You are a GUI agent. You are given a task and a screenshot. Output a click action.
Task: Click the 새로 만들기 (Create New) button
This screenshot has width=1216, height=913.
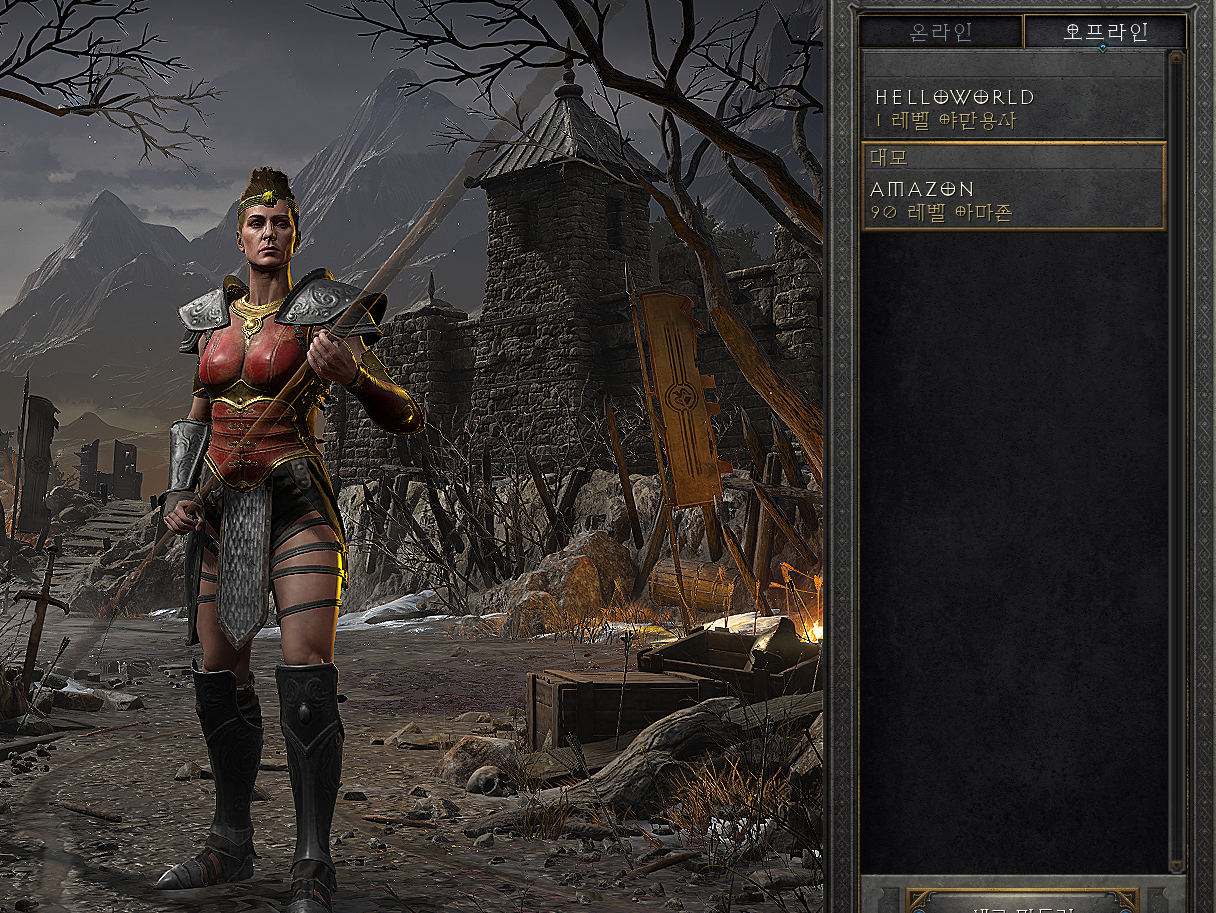click(1020, 903)
